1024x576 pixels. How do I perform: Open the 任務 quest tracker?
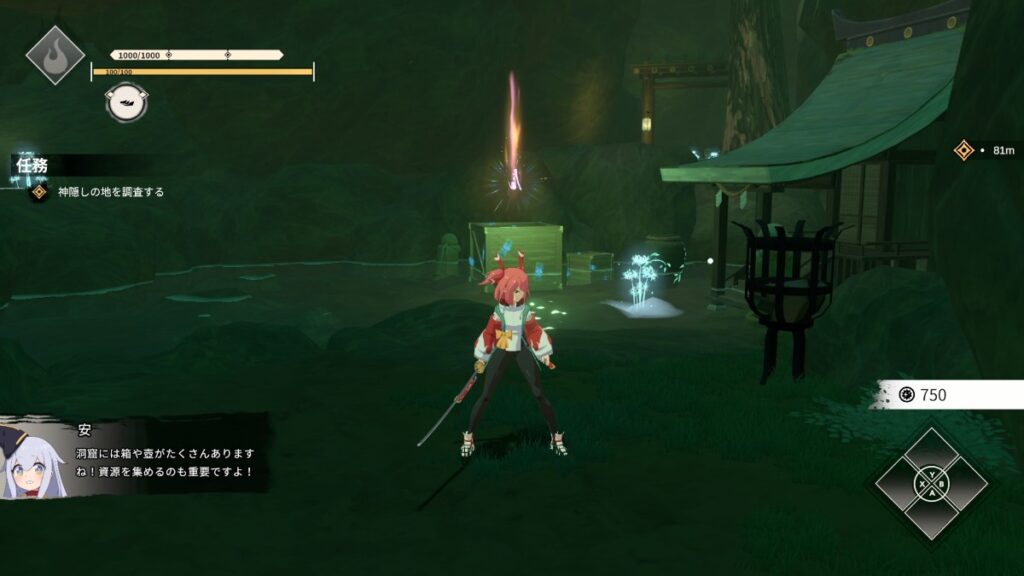coord(33,165)
